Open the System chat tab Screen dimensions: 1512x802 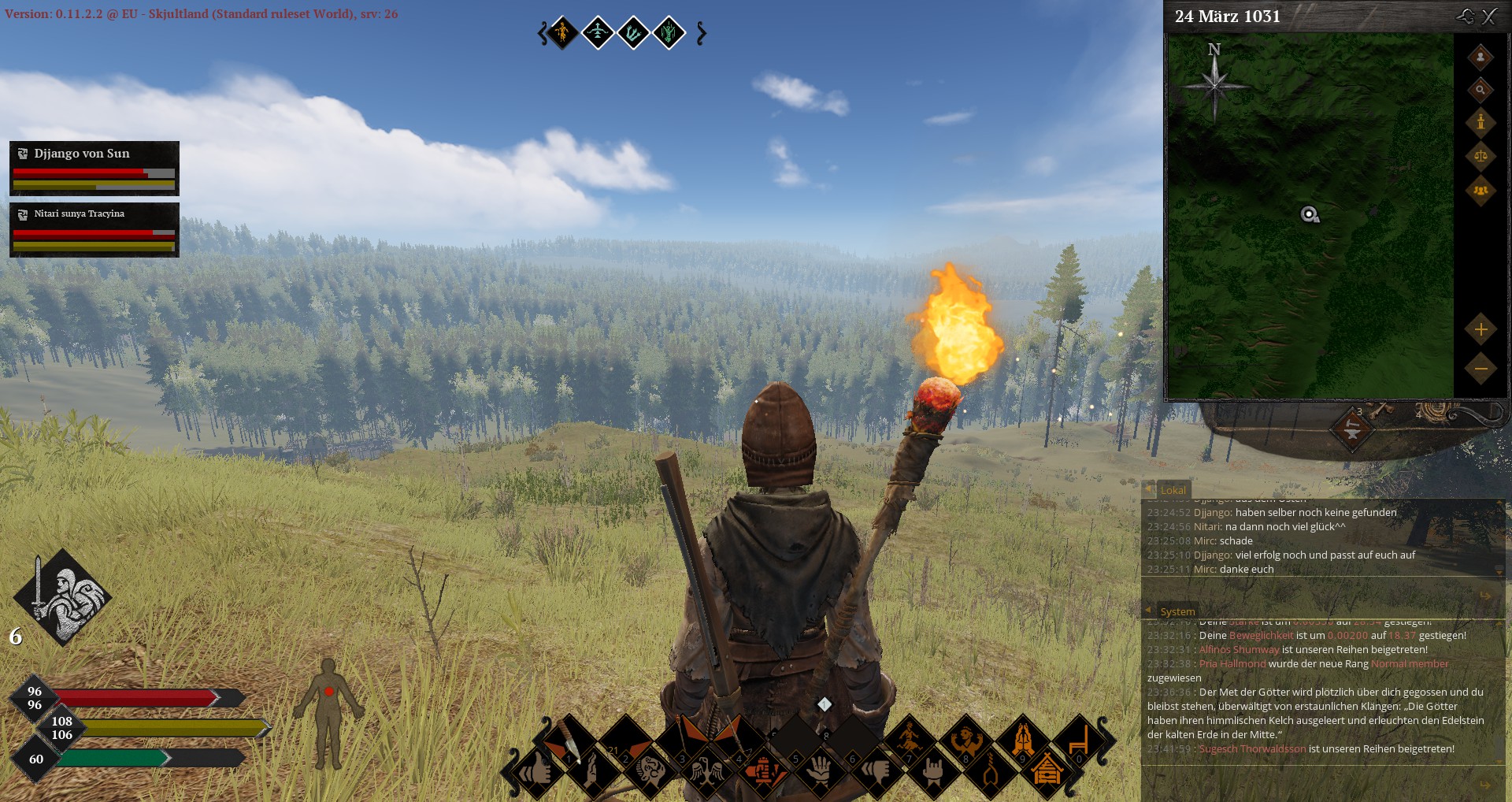point(1177,611)
